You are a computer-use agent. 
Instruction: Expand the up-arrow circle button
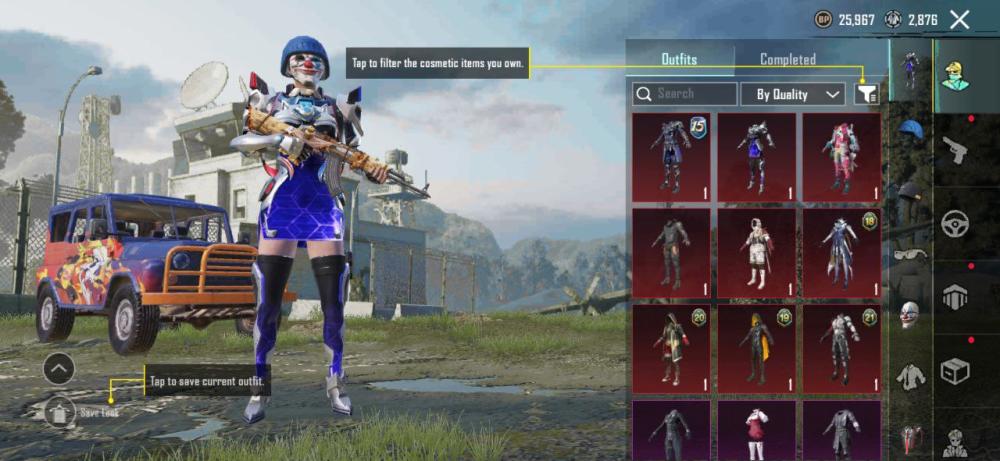59,369
